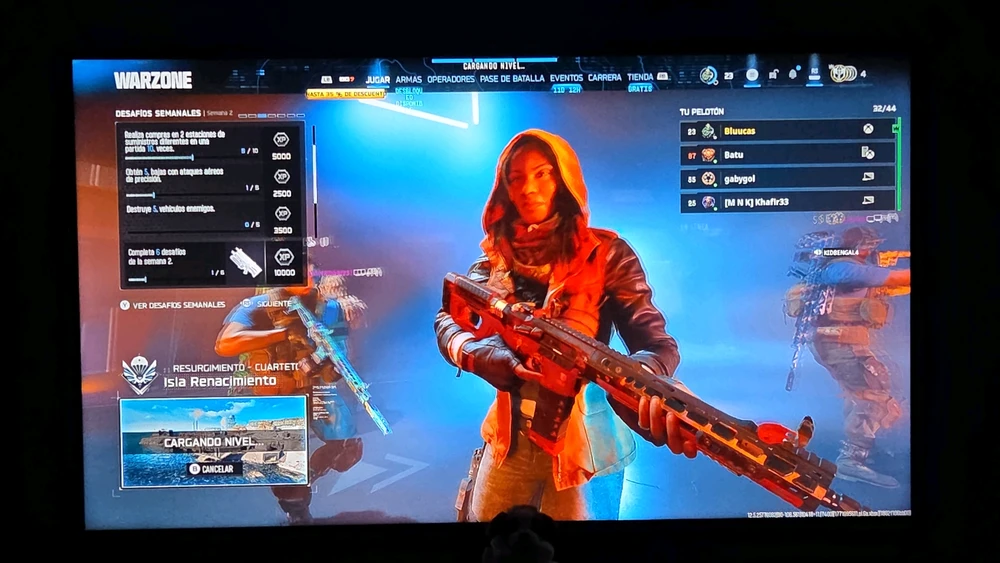Switch to the Jugar tab
This screenshot has width=1000, height=563.
377,78
